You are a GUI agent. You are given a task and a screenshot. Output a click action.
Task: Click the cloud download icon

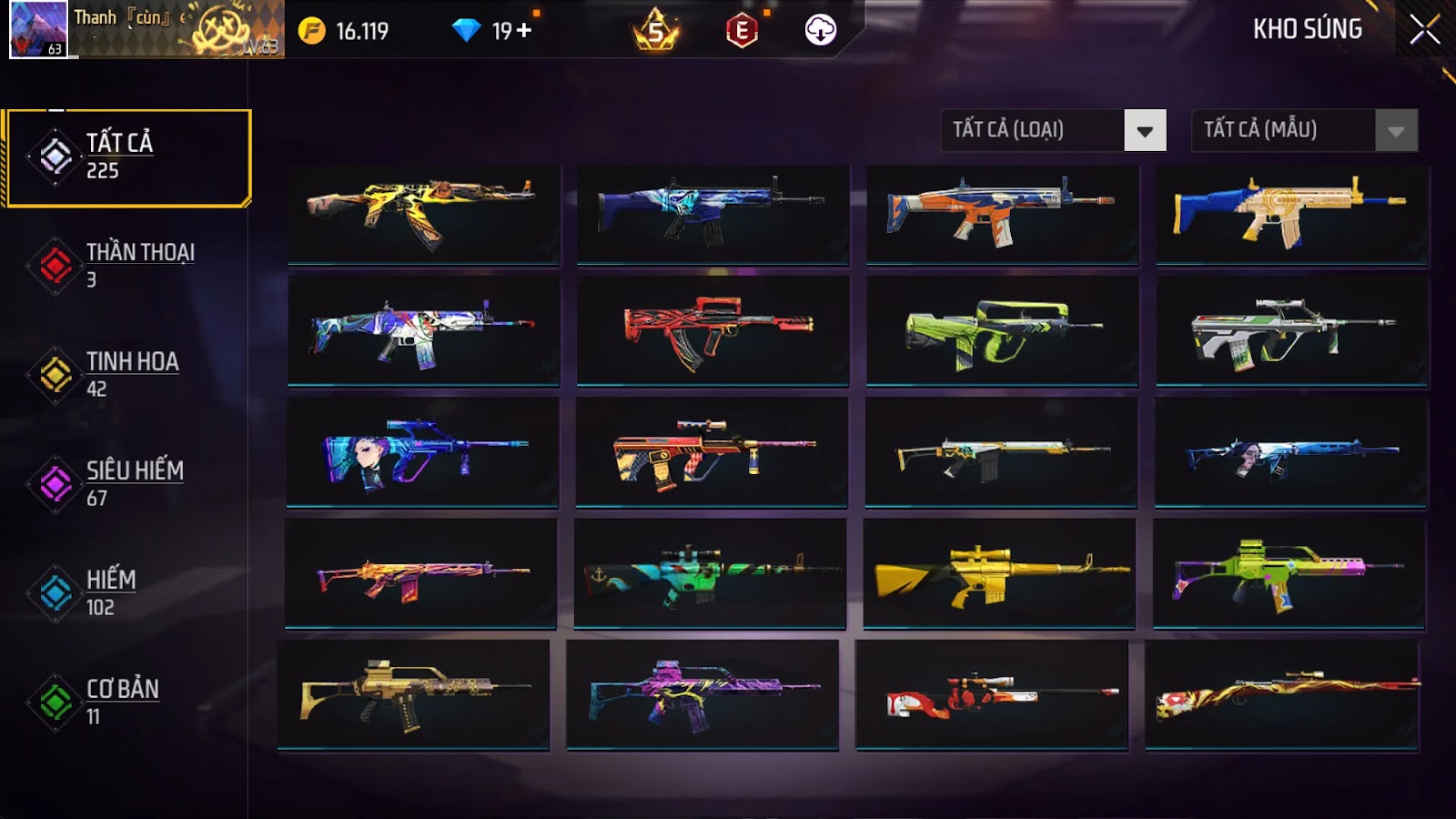(x=820, y=30)
